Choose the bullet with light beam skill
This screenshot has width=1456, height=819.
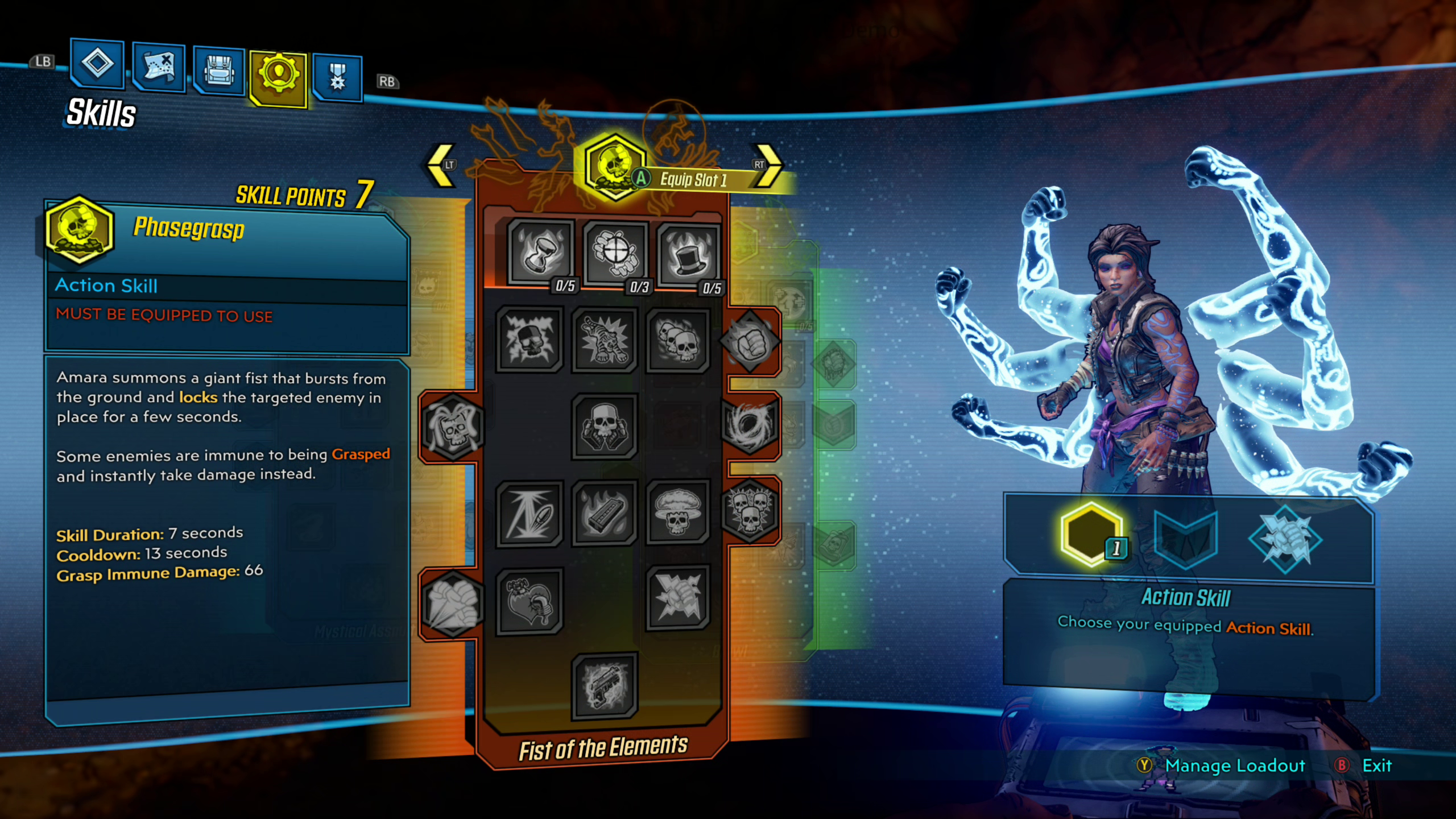click(x=529, y=514)
